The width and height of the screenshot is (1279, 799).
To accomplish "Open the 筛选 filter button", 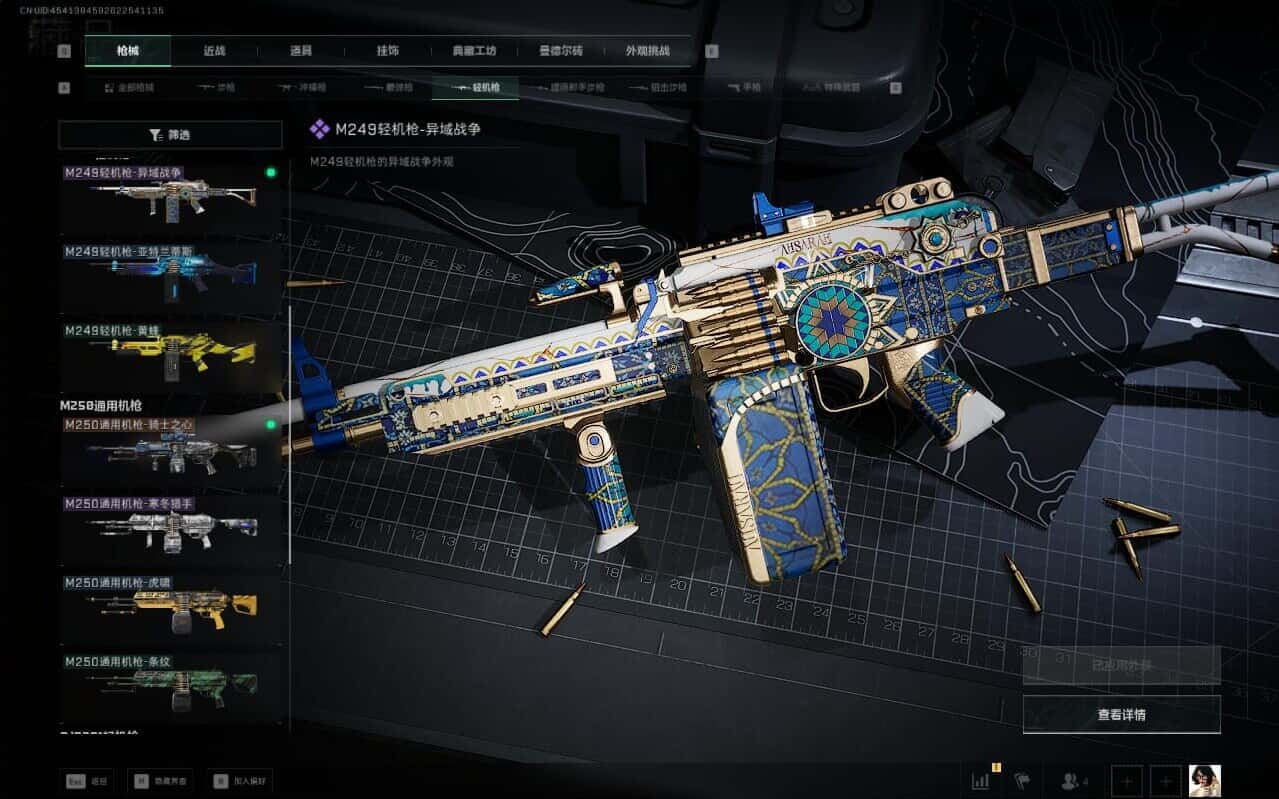I will coord(170,135).
